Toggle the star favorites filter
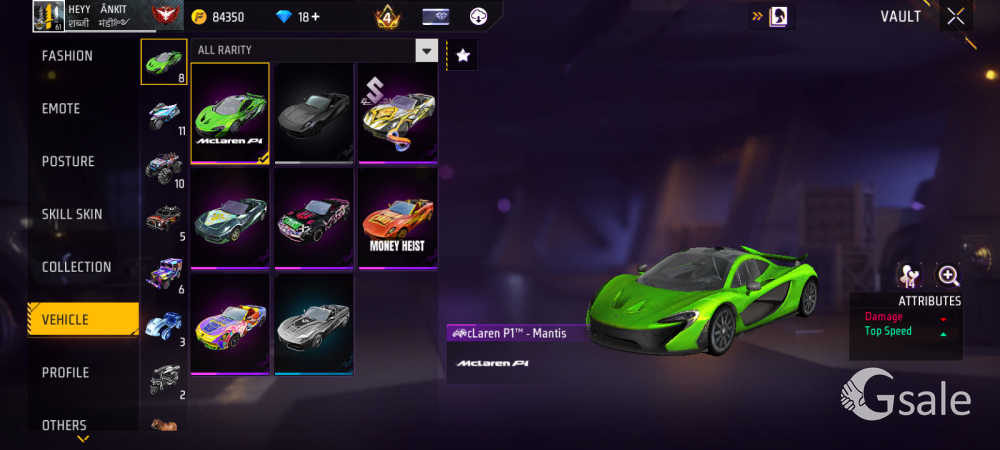Viewport: 1000px width, 450px height. [x=462, y=56]
